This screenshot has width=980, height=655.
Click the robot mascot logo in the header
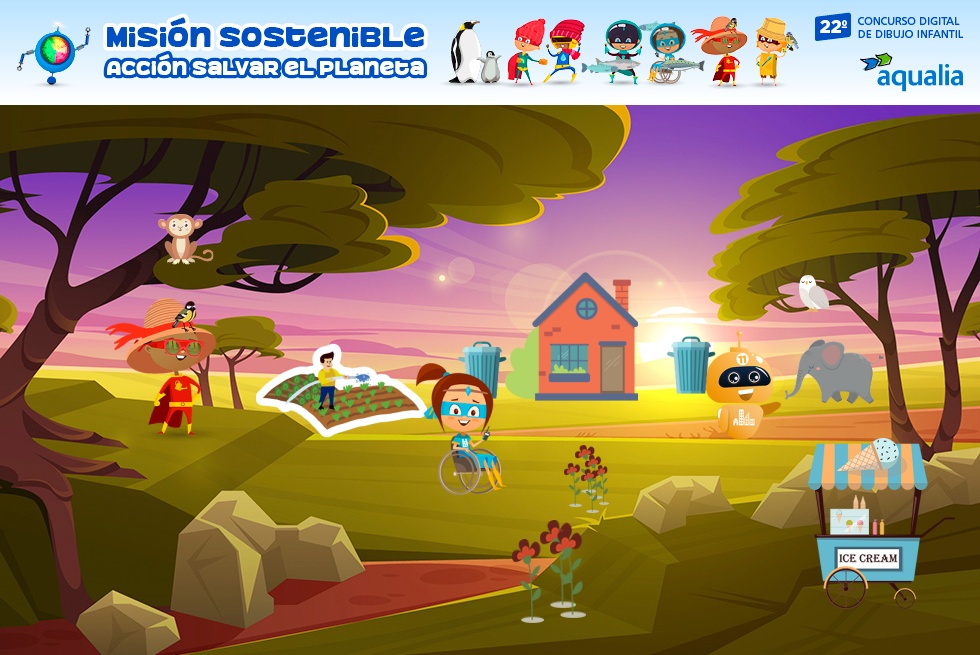click(x=52, y=52)
